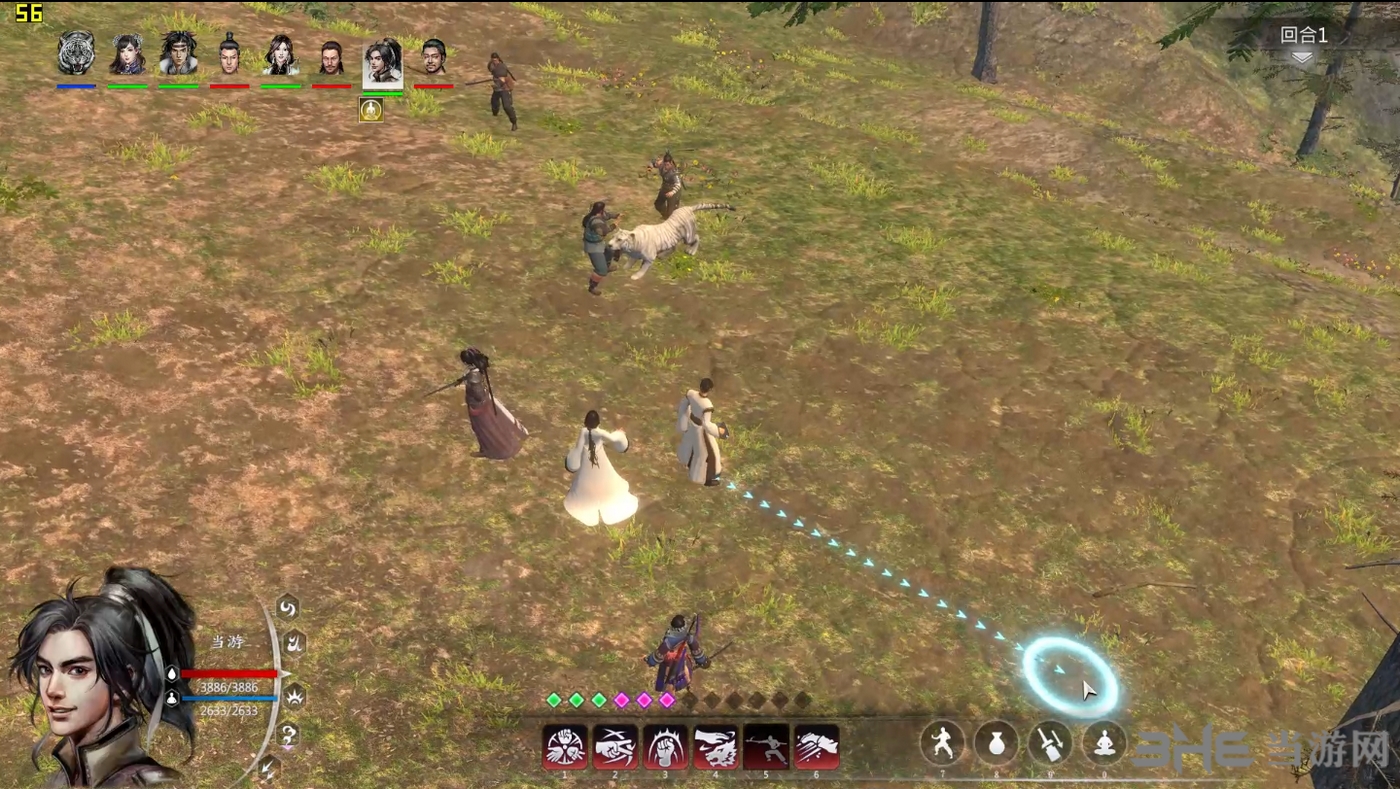Image resolution: width=1400 pixels, height=789 pixels.
Task: Select the lightning arrows hexagon icon
Action: 267,767
